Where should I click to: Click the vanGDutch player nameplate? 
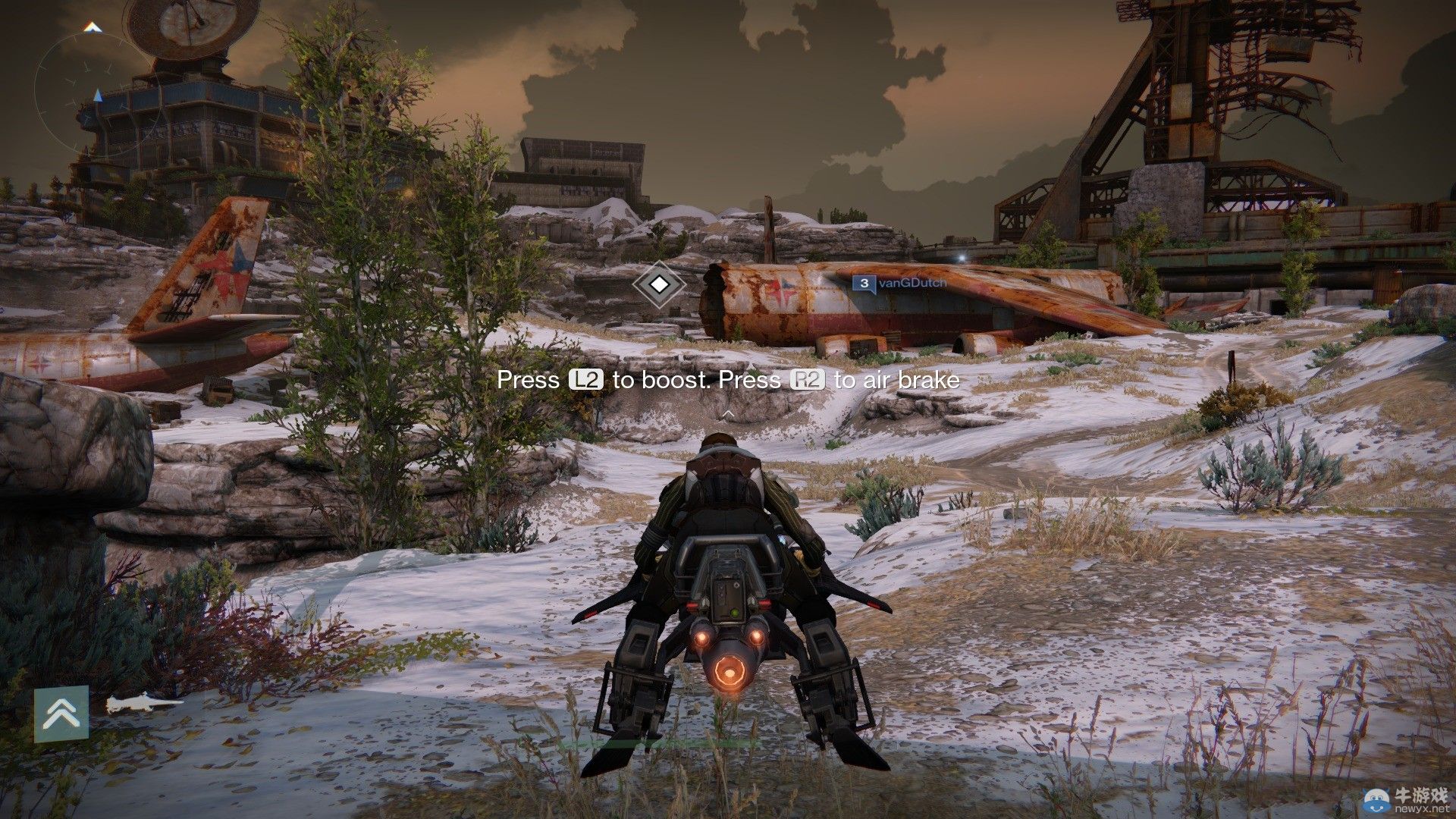coord(900,283)
